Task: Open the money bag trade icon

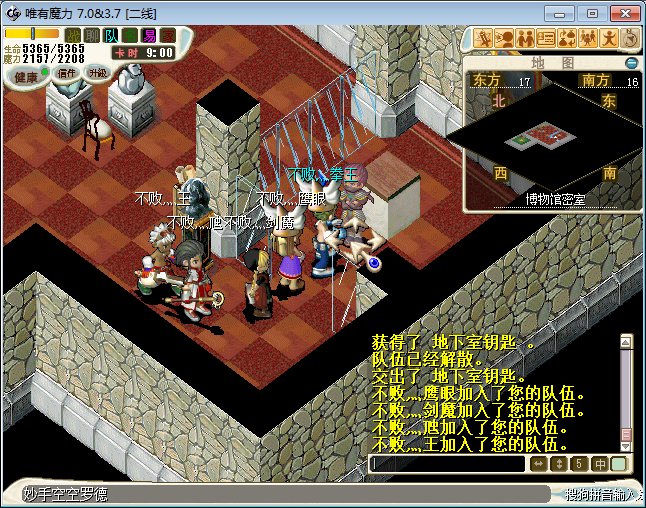Action: [567, 38]
